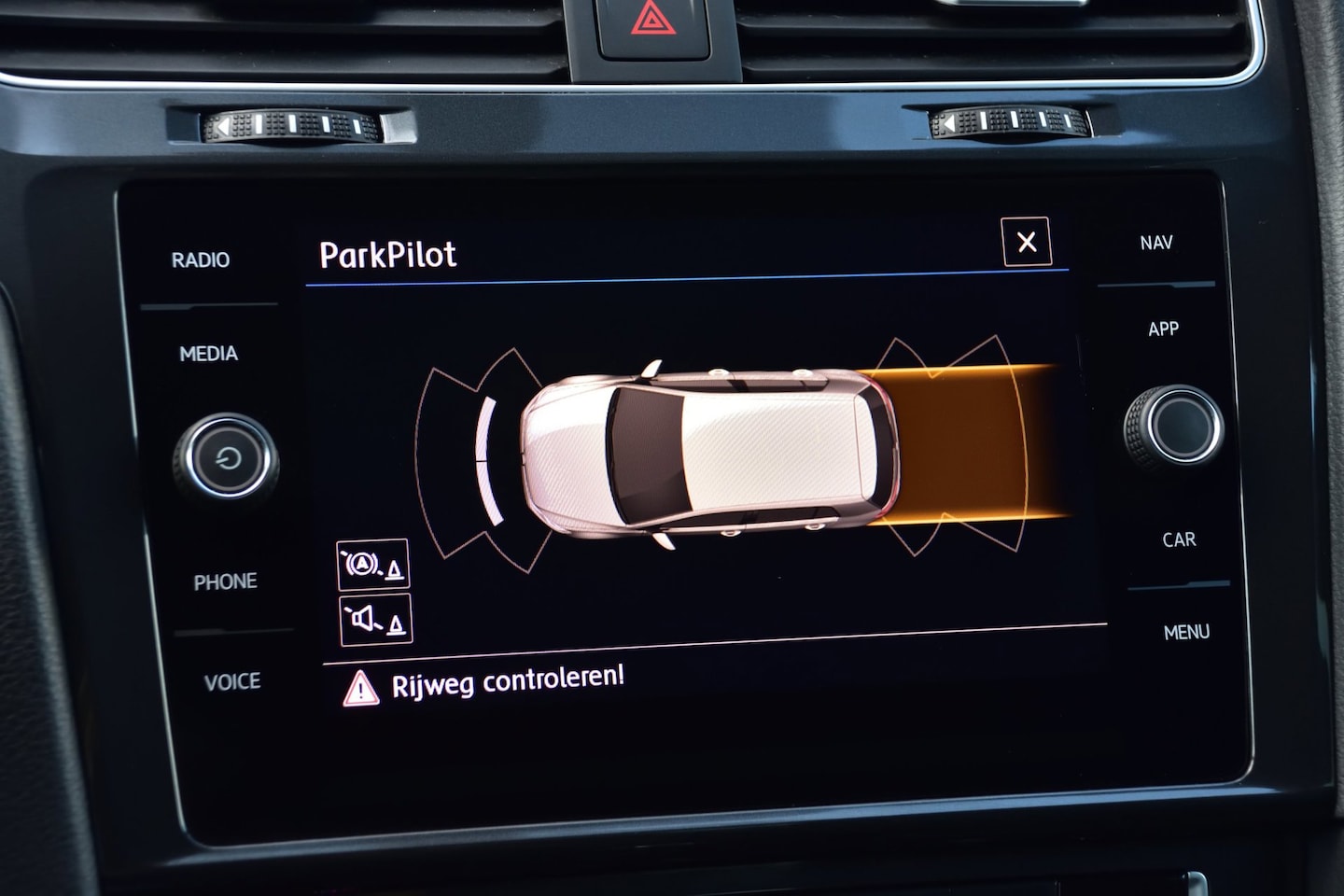Toggle the manoeuvre braking icon button
Image resolution: width=1344 pixels, height=896 pixels.
[x=372, y=565]
